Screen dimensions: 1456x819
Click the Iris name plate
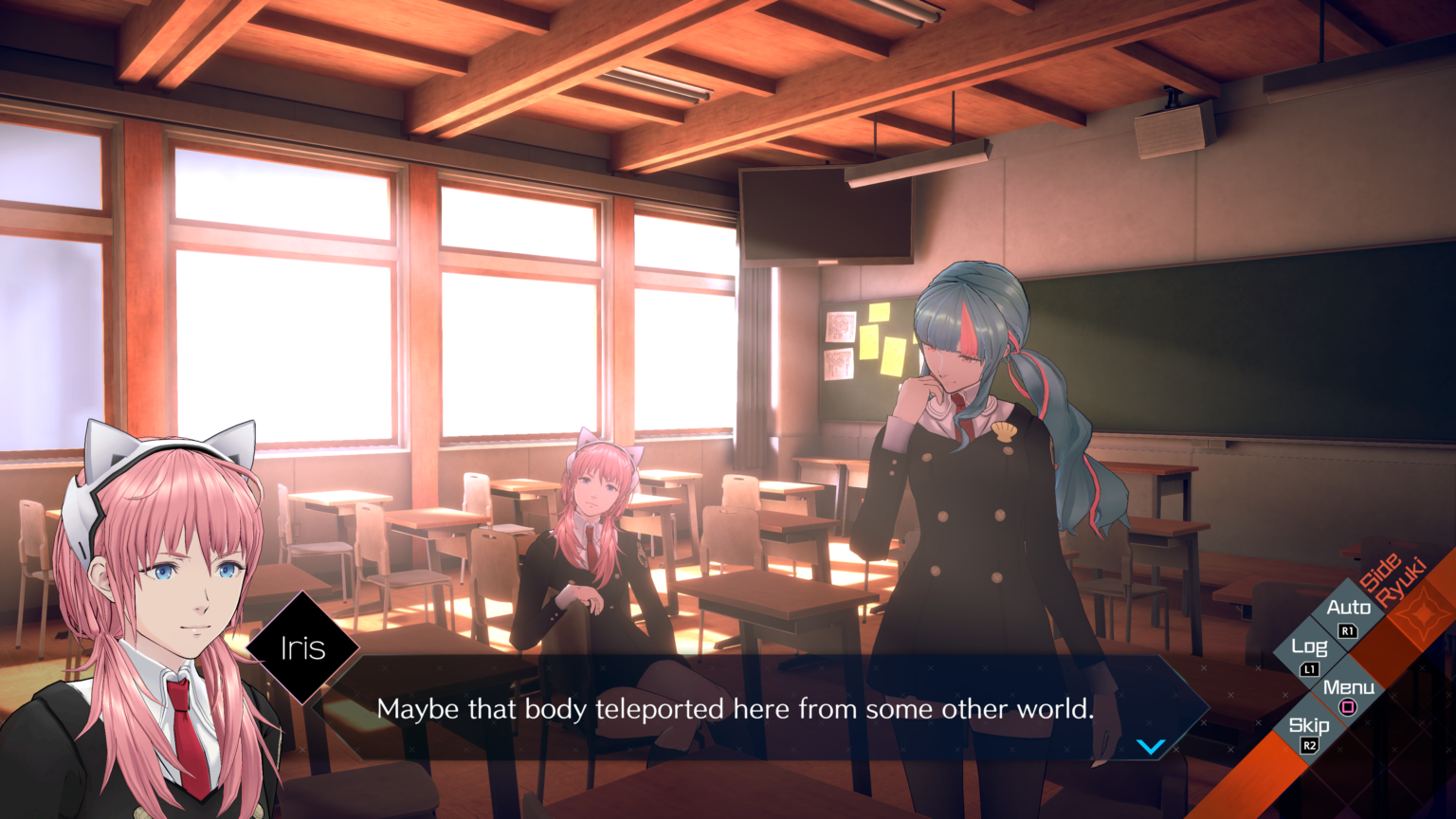(x=303, y=647)
